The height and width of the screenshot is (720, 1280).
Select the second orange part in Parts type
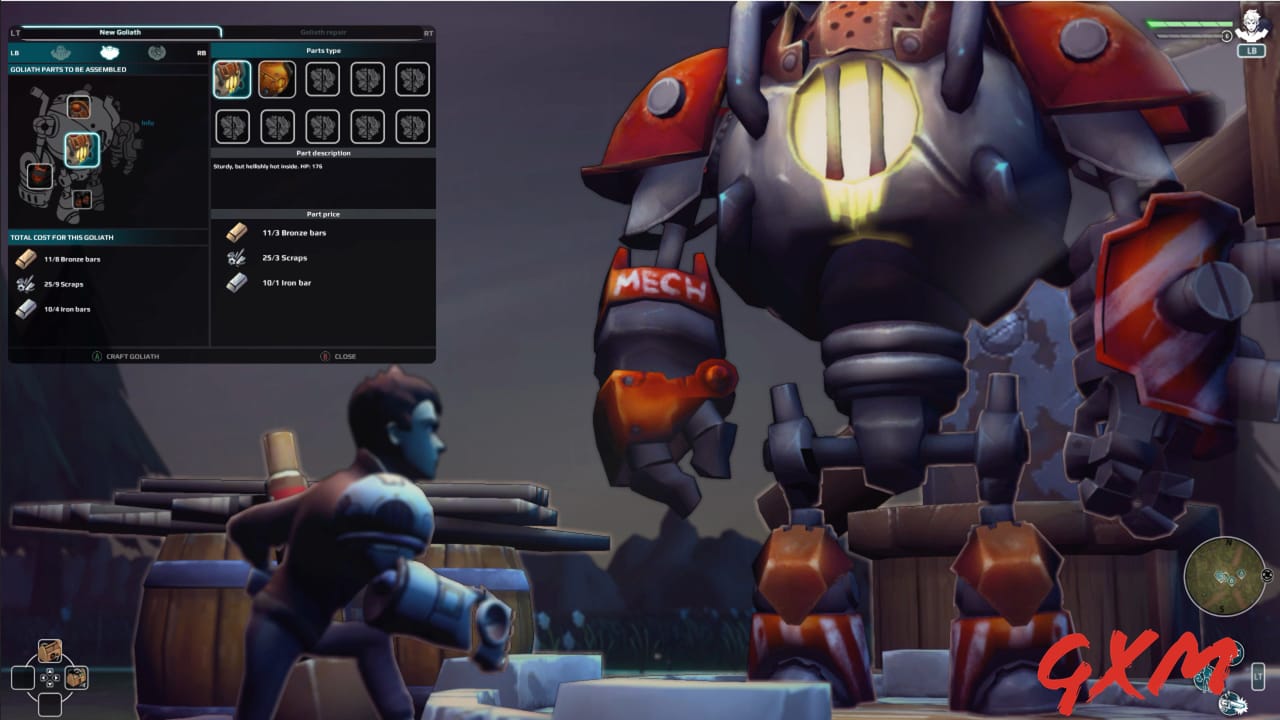(x=277, y=80)
